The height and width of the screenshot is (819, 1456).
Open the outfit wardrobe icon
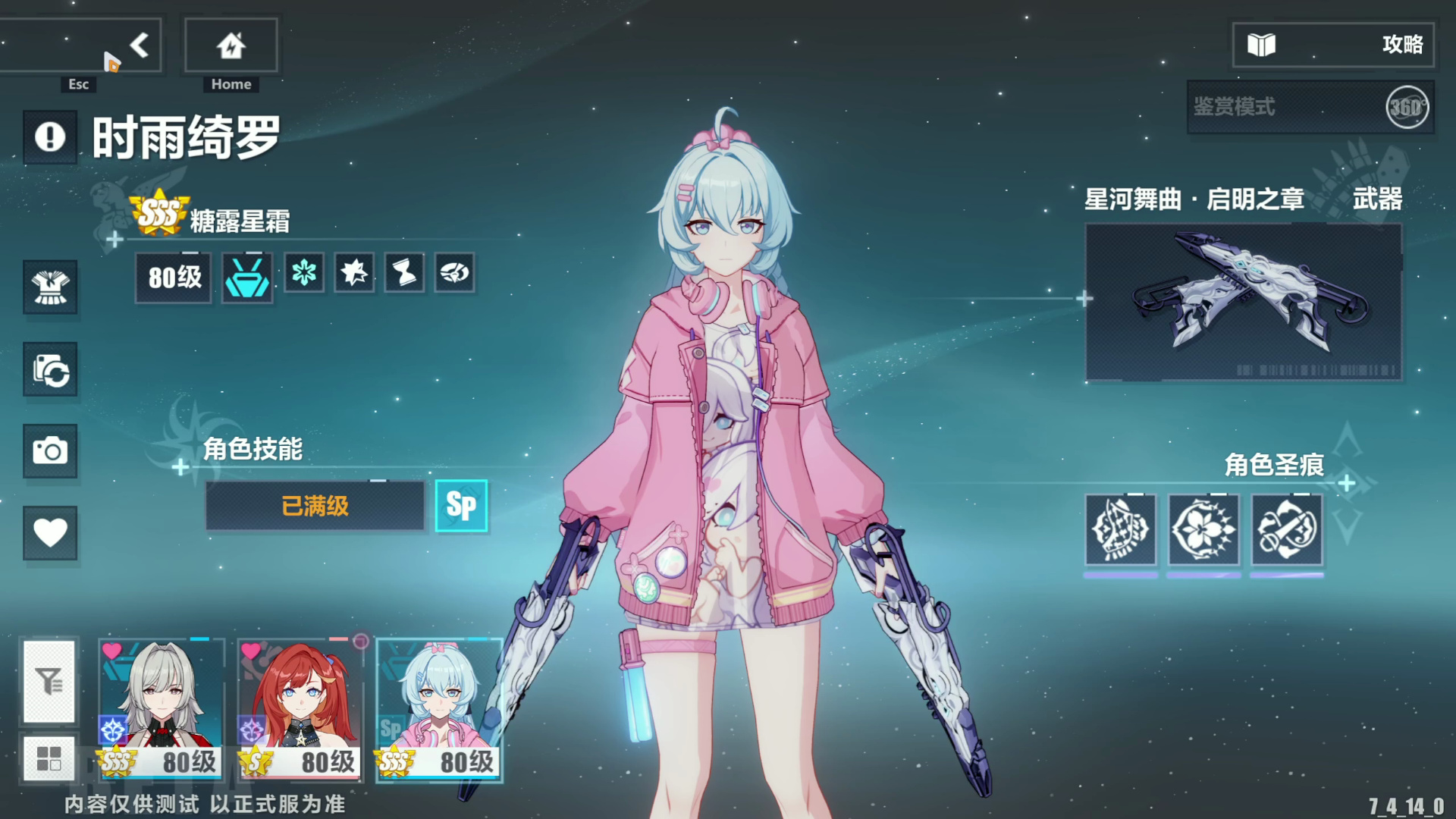pyautogui.click(x=50, y=287)
